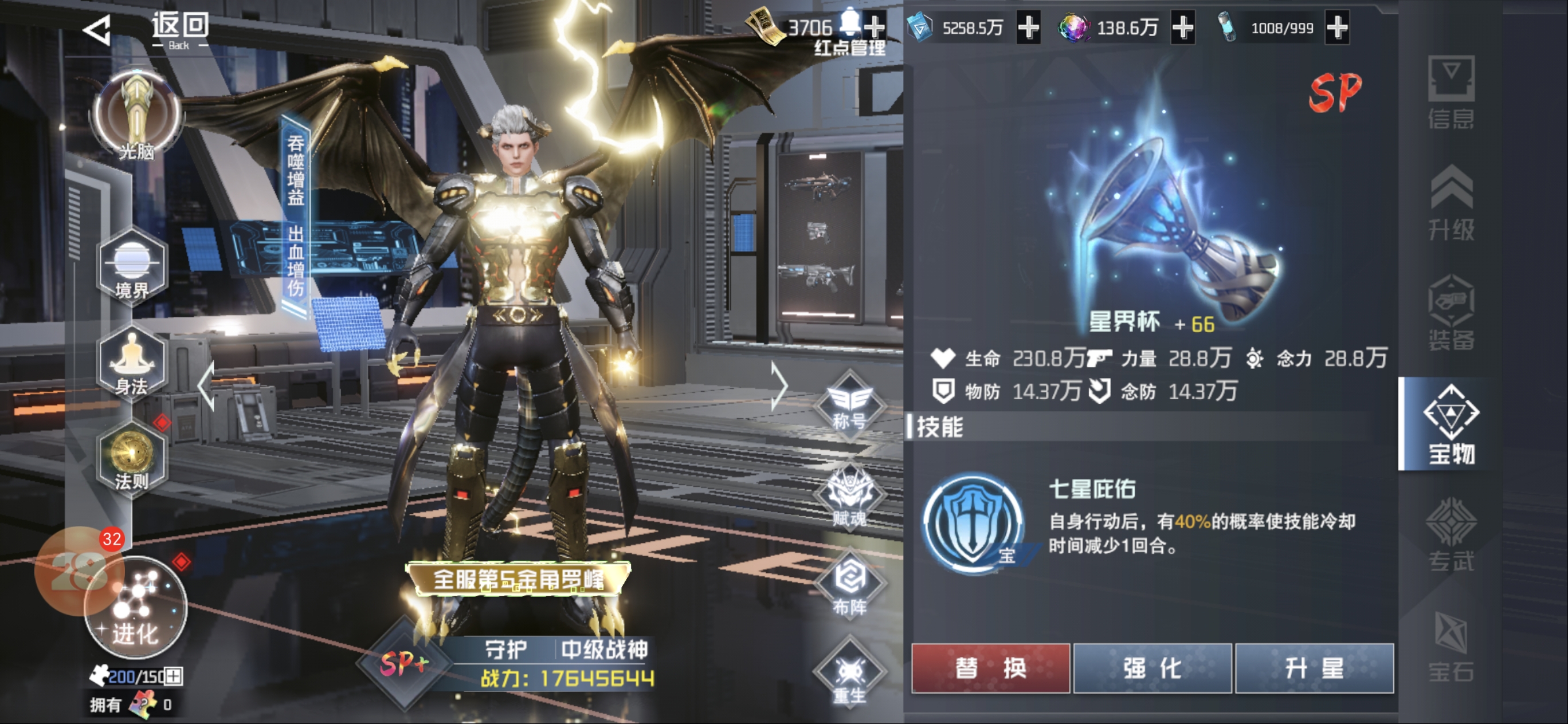This screenshot has height=724, width=1568.
Task: Show the next character with right arrow
Action: pos(778,385)
